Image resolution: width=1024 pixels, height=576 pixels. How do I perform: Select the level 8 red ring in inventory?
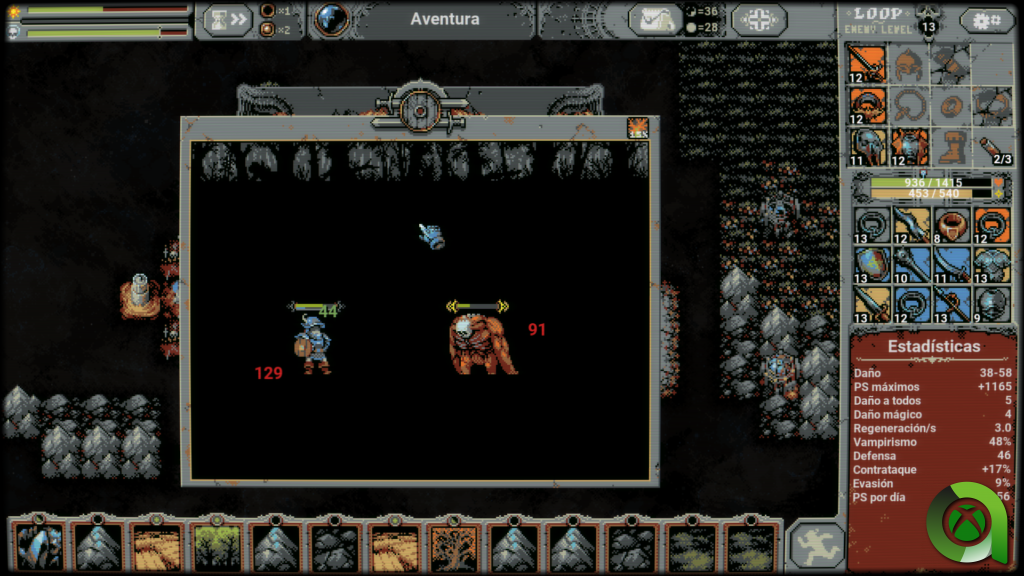(951, 225)
